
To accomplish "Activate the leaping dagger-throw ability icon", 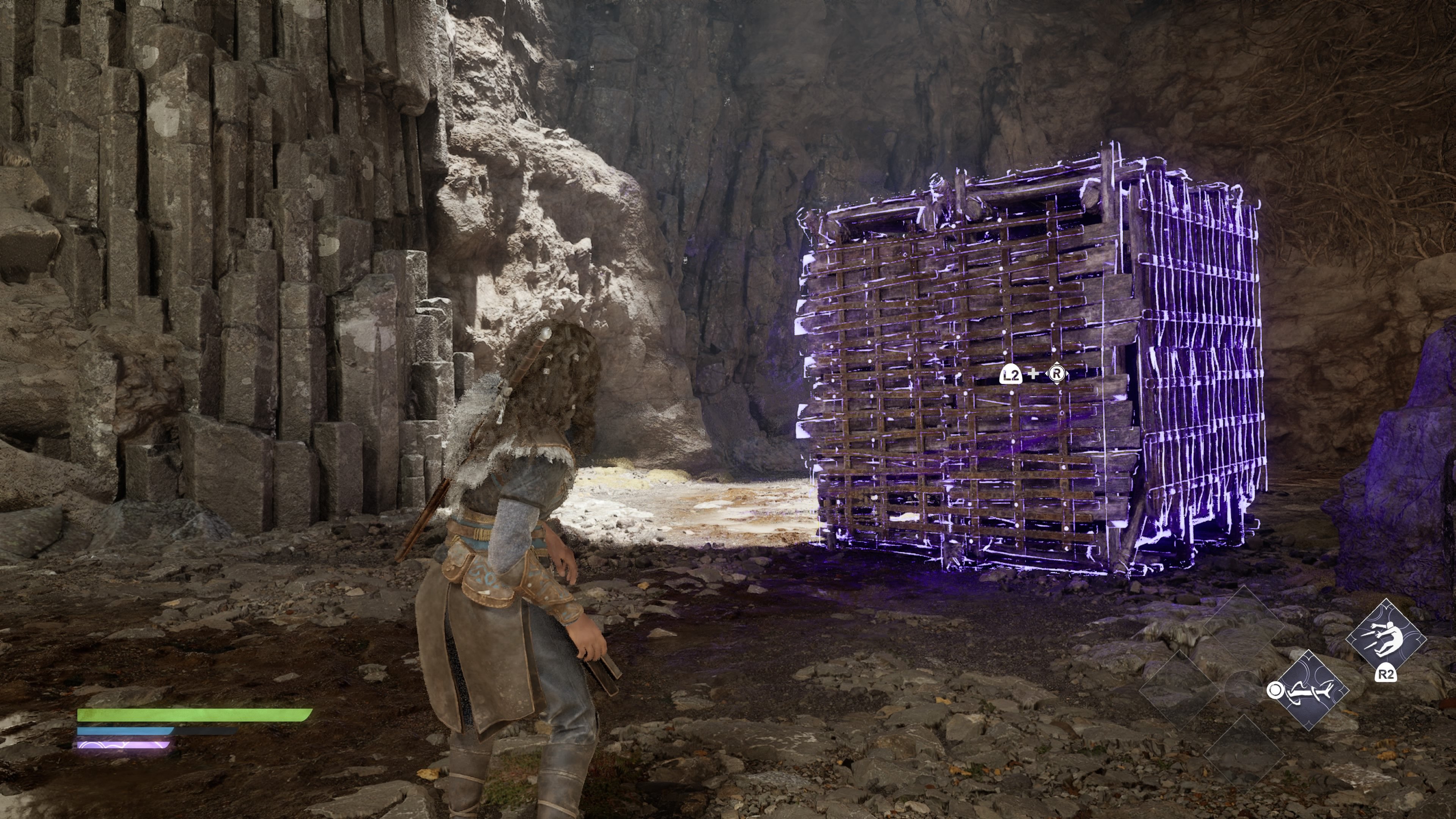I will (x=1385, y=639).
